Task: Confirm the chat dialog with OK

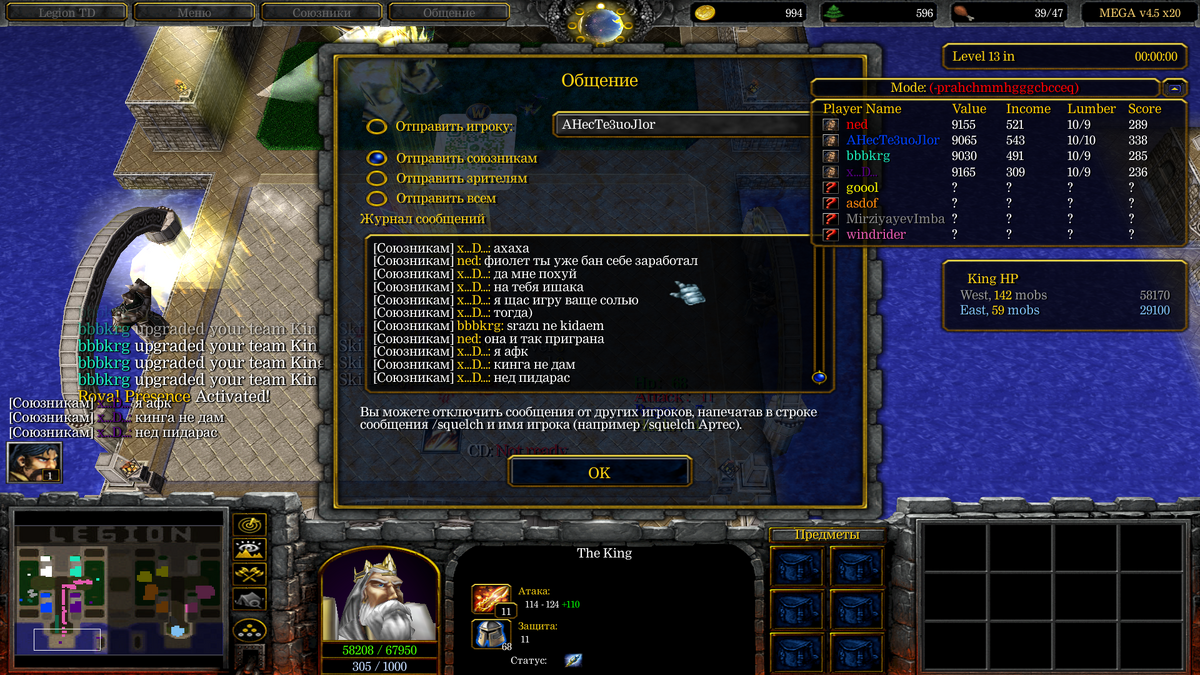Action: [599, 472]
